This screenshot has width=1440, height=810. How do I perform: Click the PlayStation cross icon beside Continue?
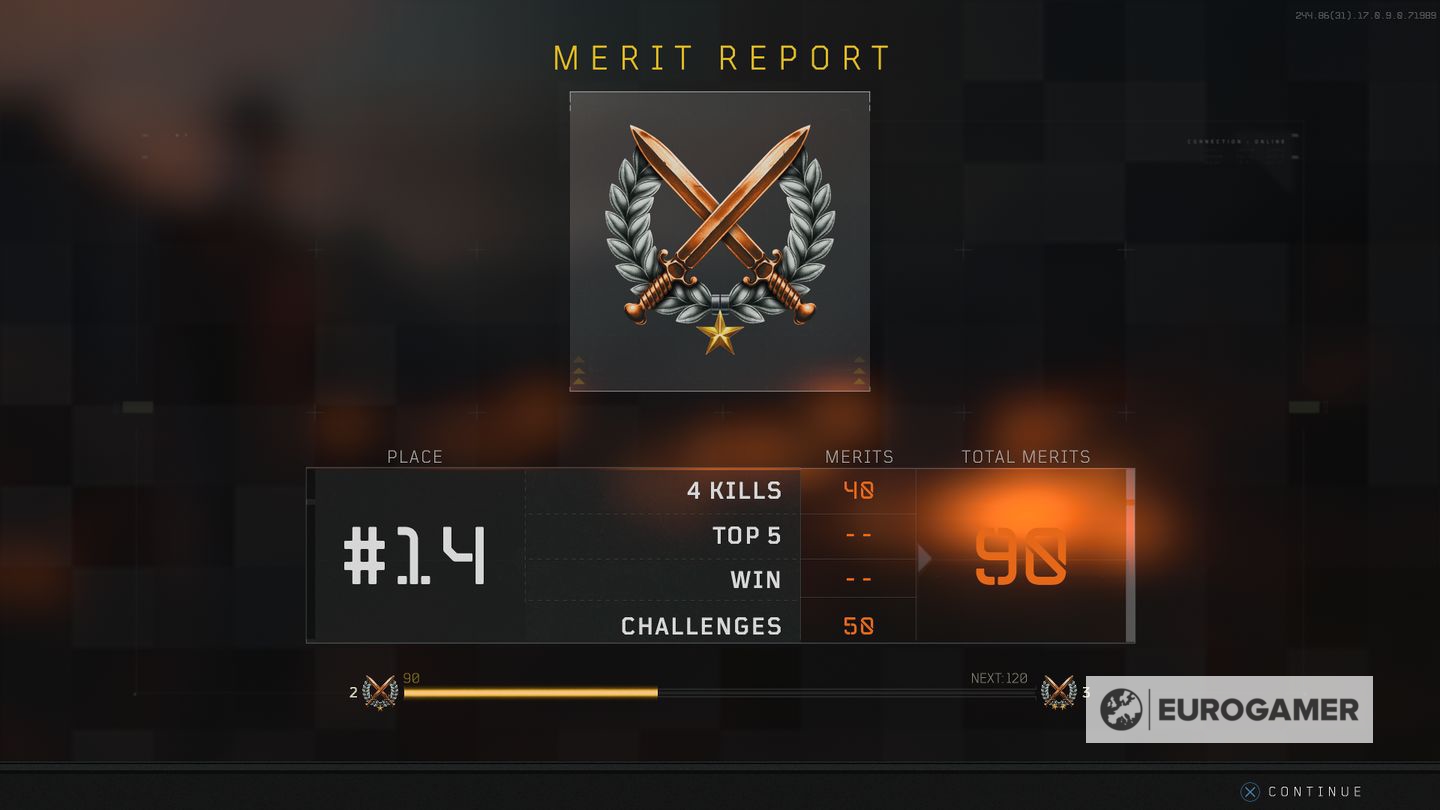[1248, 791]
